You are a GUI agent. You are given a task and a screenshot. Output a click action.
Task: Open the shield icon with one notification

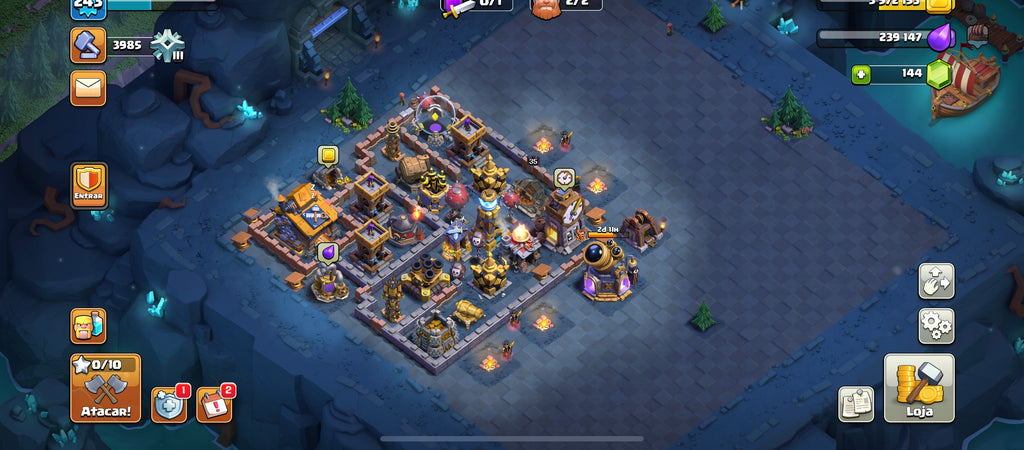(x=169, y=404)
